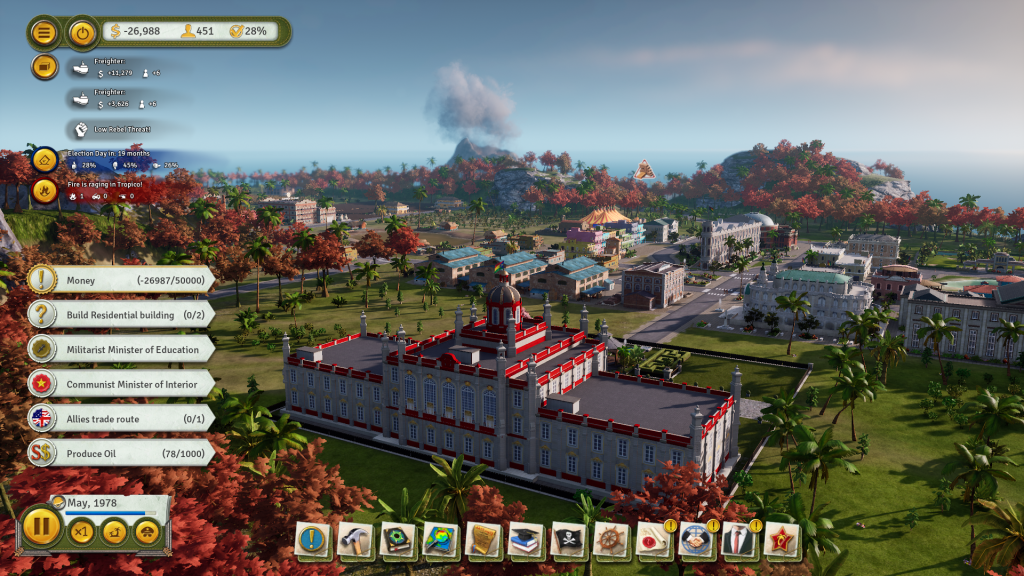Change the x1 game speed

(81, 531)
